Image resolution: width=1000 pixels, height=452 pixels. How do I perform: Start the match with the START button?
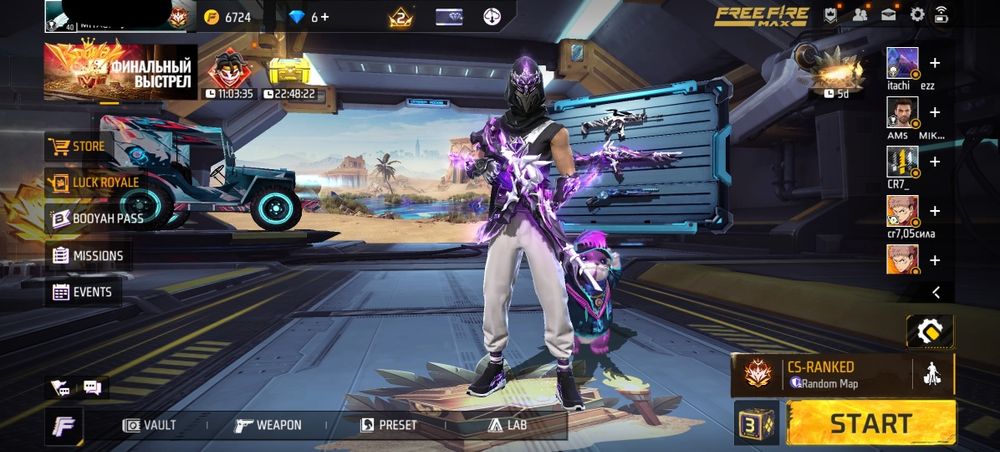[x=870, y=422]
